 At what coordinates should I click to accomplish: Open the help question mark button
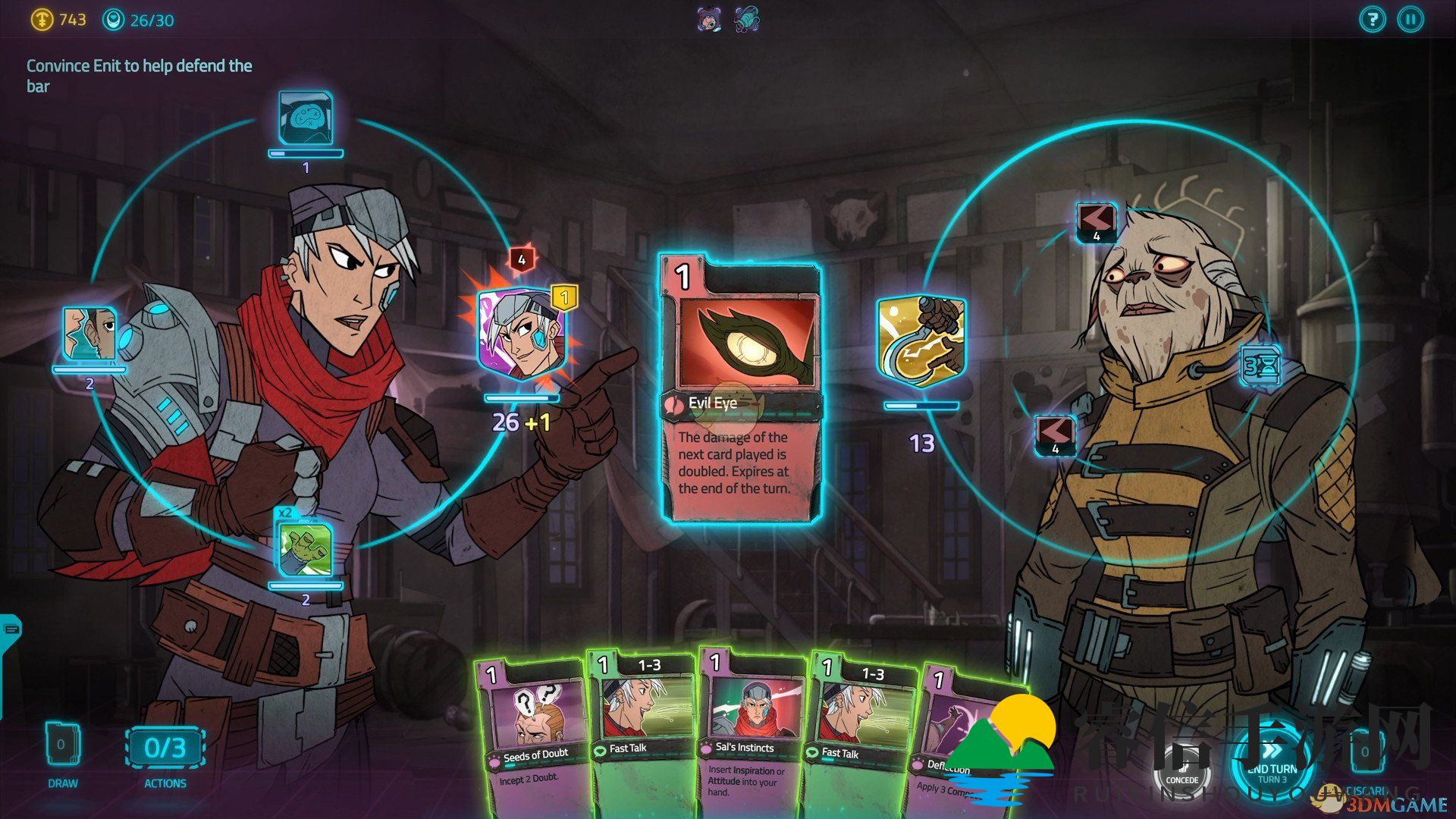(x=1372, y=20)
